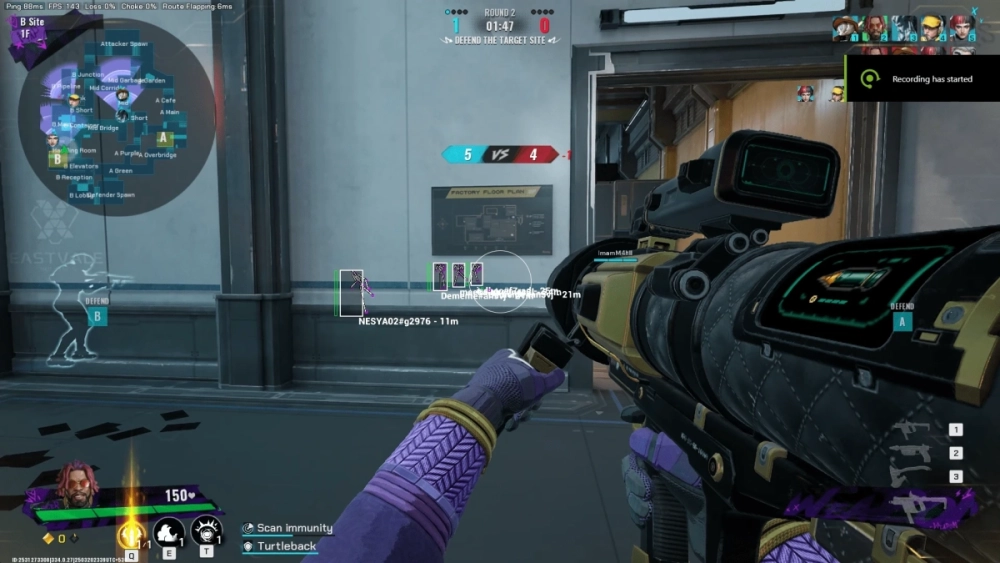Viewport: 1000px width, 563px height.
Task: Trigger the T burst ability icon
Action: (205, 531)
